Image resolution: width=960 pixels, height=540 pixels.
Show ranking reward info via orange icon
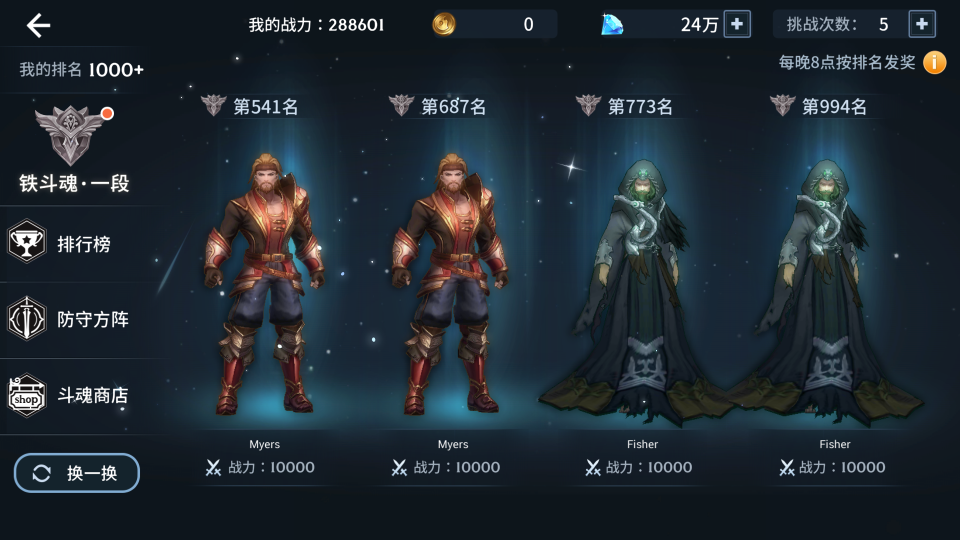point(934,62)
